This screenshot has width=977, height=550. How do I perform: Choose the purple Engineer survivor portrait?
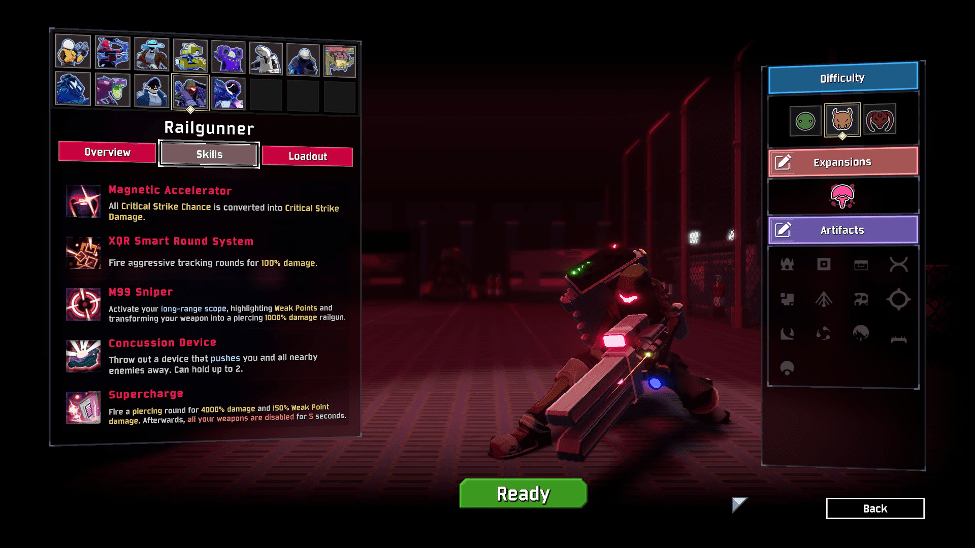pyautogui.click(x=228, y=55)
